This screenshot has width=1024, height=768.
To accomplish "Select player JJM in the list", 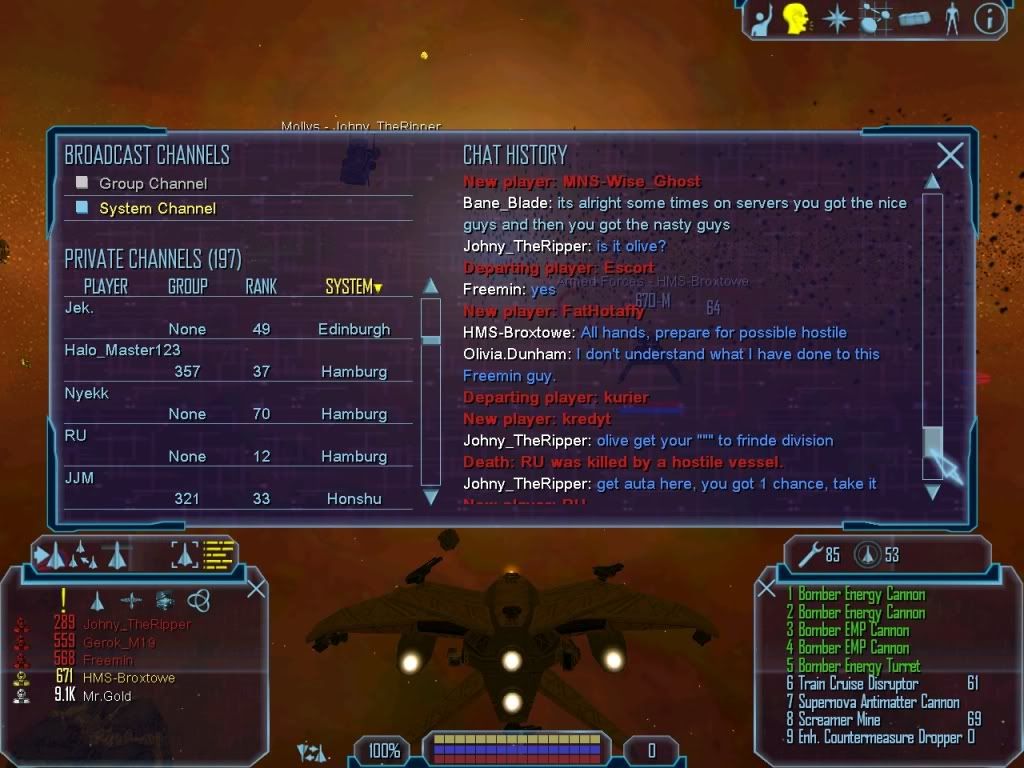I will pyautogui.click(x=80, y=478).
